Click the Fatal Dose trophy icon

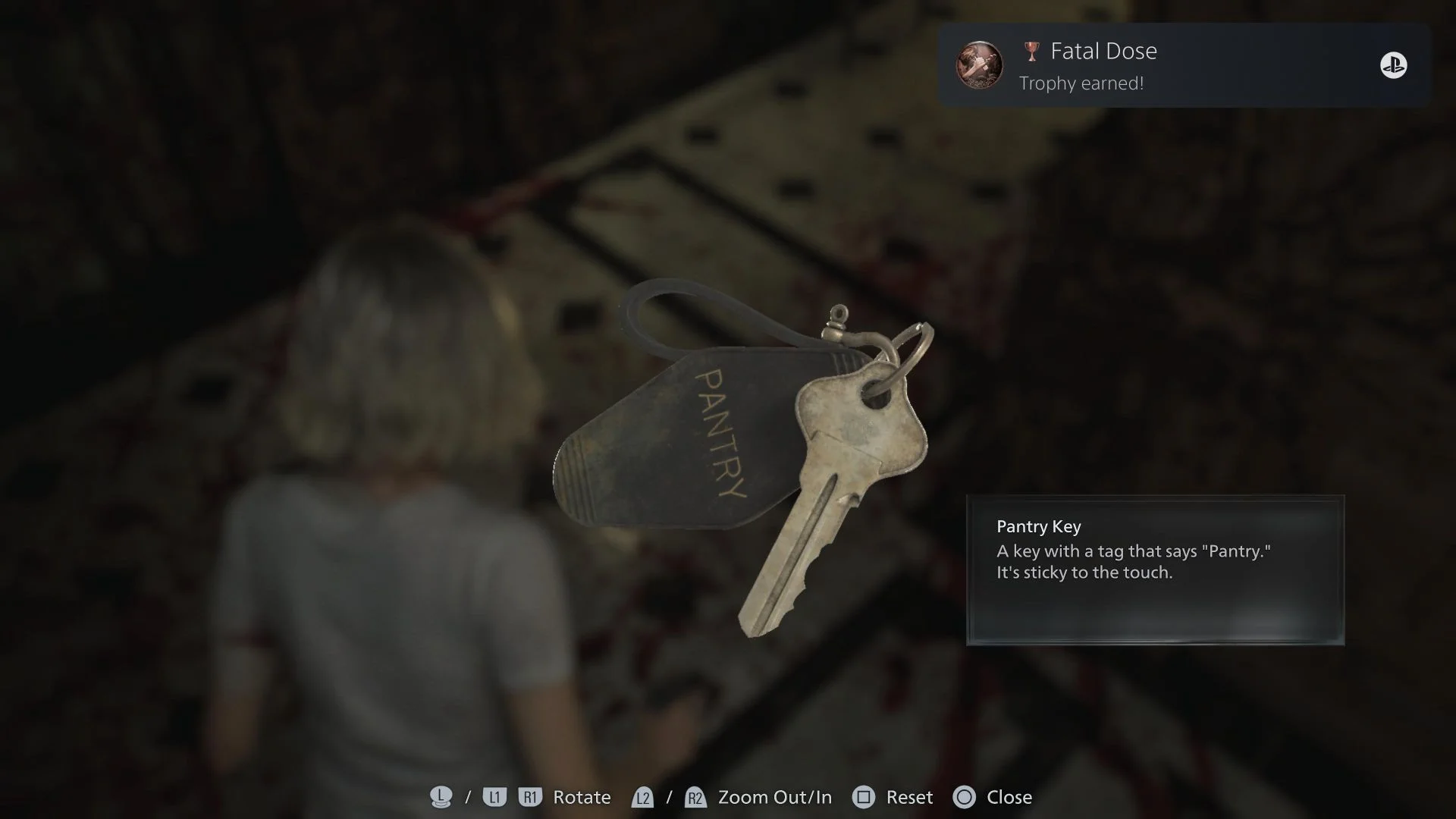(980, 65)
